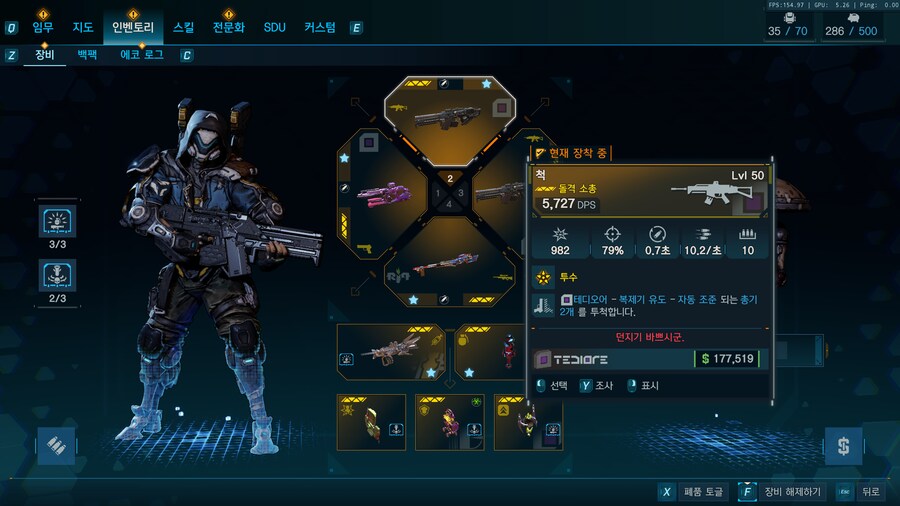Pick the magenta item in bottom row
This screenshot has height=506, width=900.
(450, 422)
